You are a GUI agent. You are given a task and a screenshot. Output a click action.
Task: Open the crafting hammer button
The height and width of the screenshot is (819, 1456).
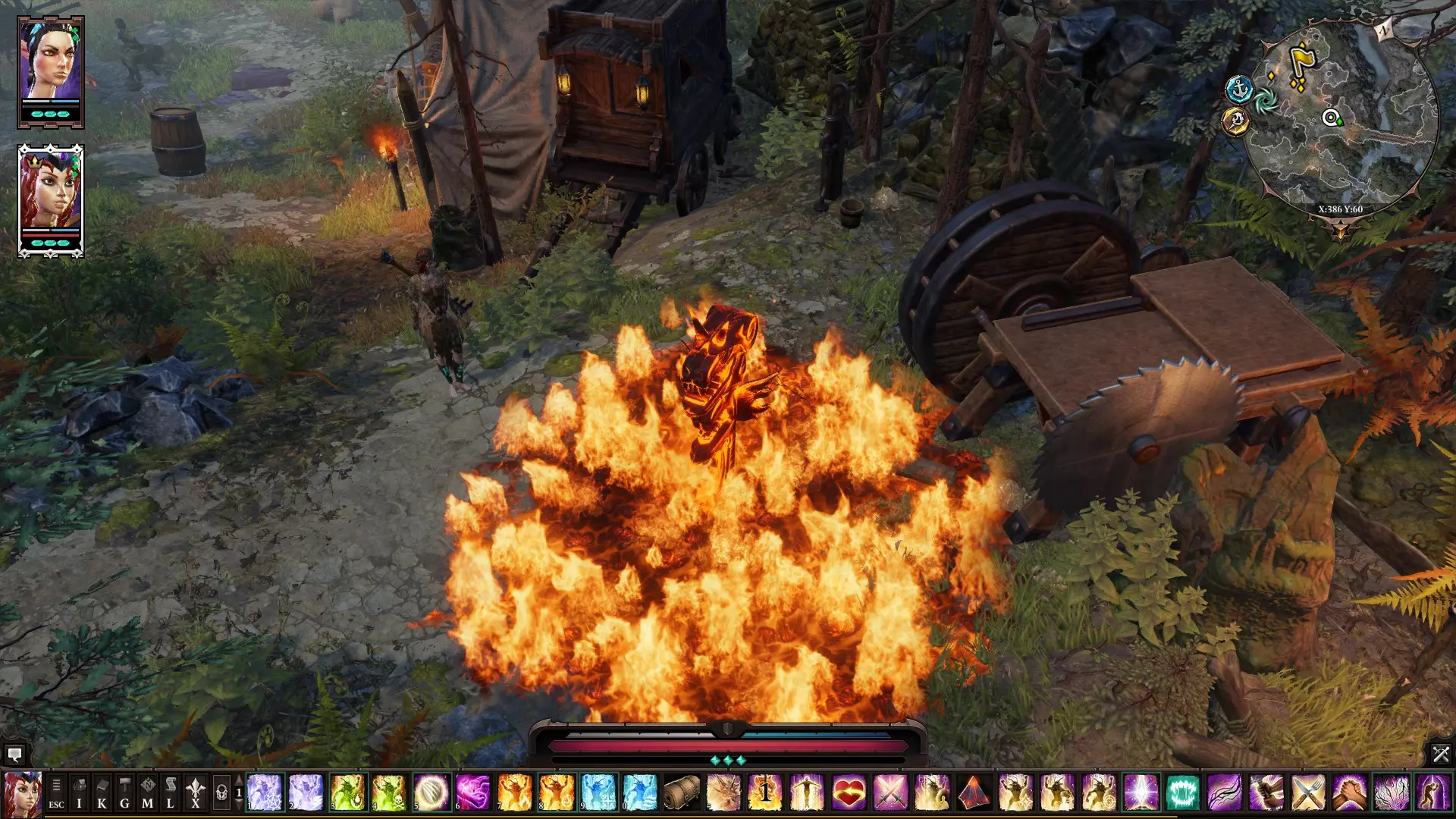click(x=124, y=792)
